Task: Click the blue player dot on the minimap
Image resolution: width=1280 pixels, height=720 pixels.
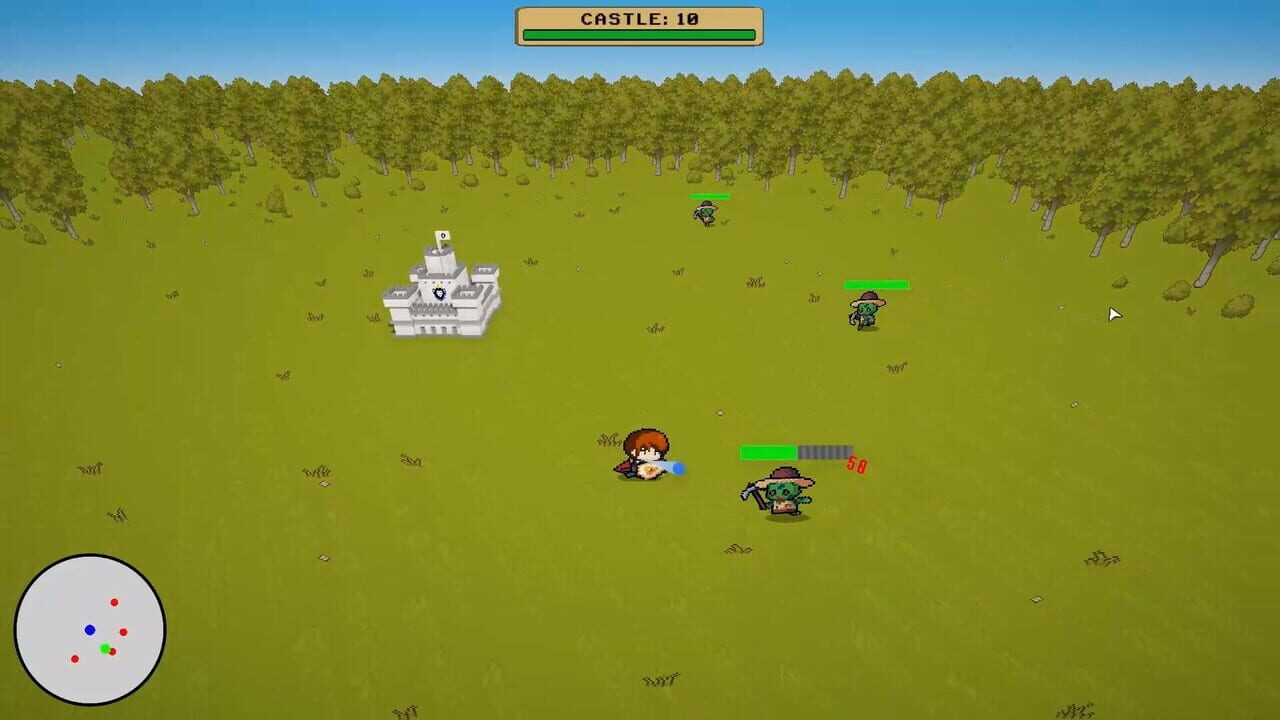Action: coord(91,629)
